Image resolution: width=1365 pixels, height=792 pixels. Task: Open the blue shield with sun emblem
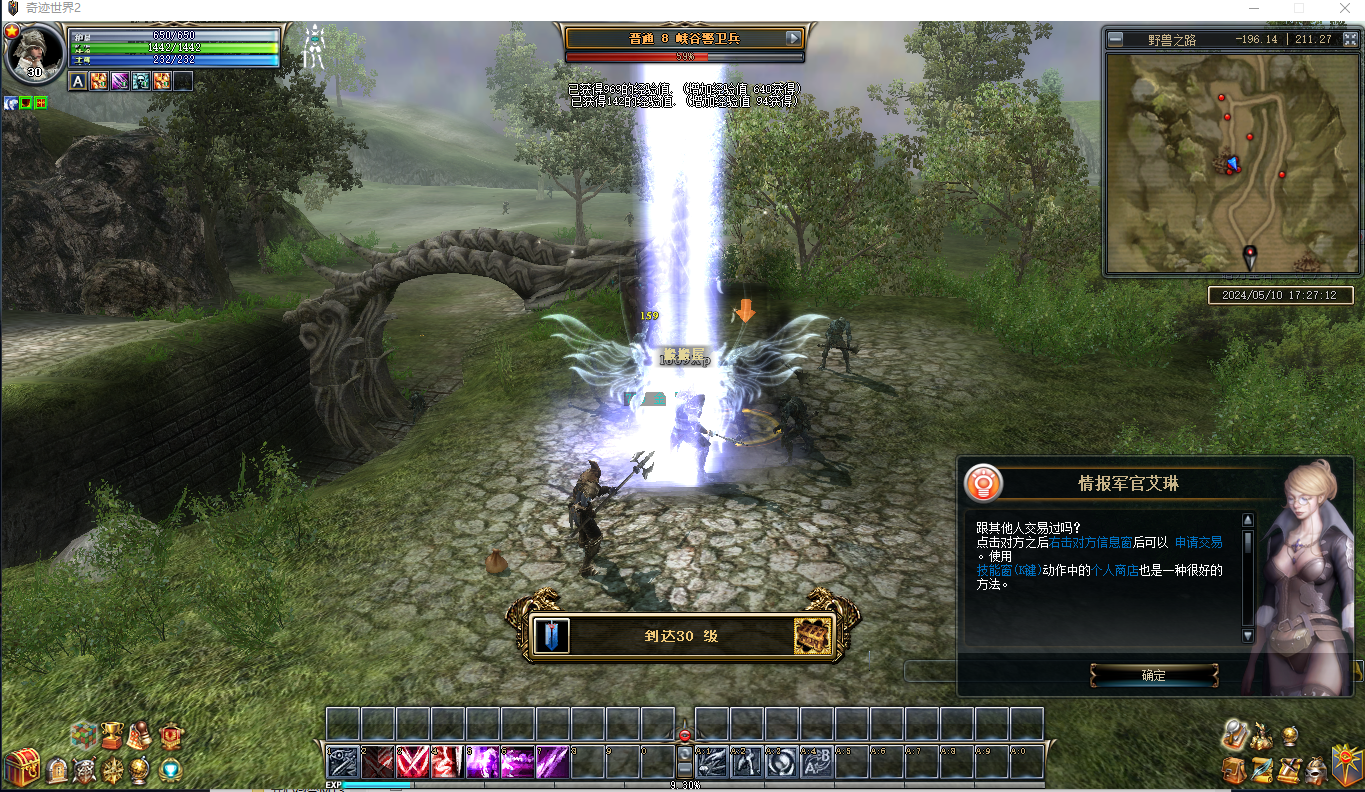tap(1346, 764)
